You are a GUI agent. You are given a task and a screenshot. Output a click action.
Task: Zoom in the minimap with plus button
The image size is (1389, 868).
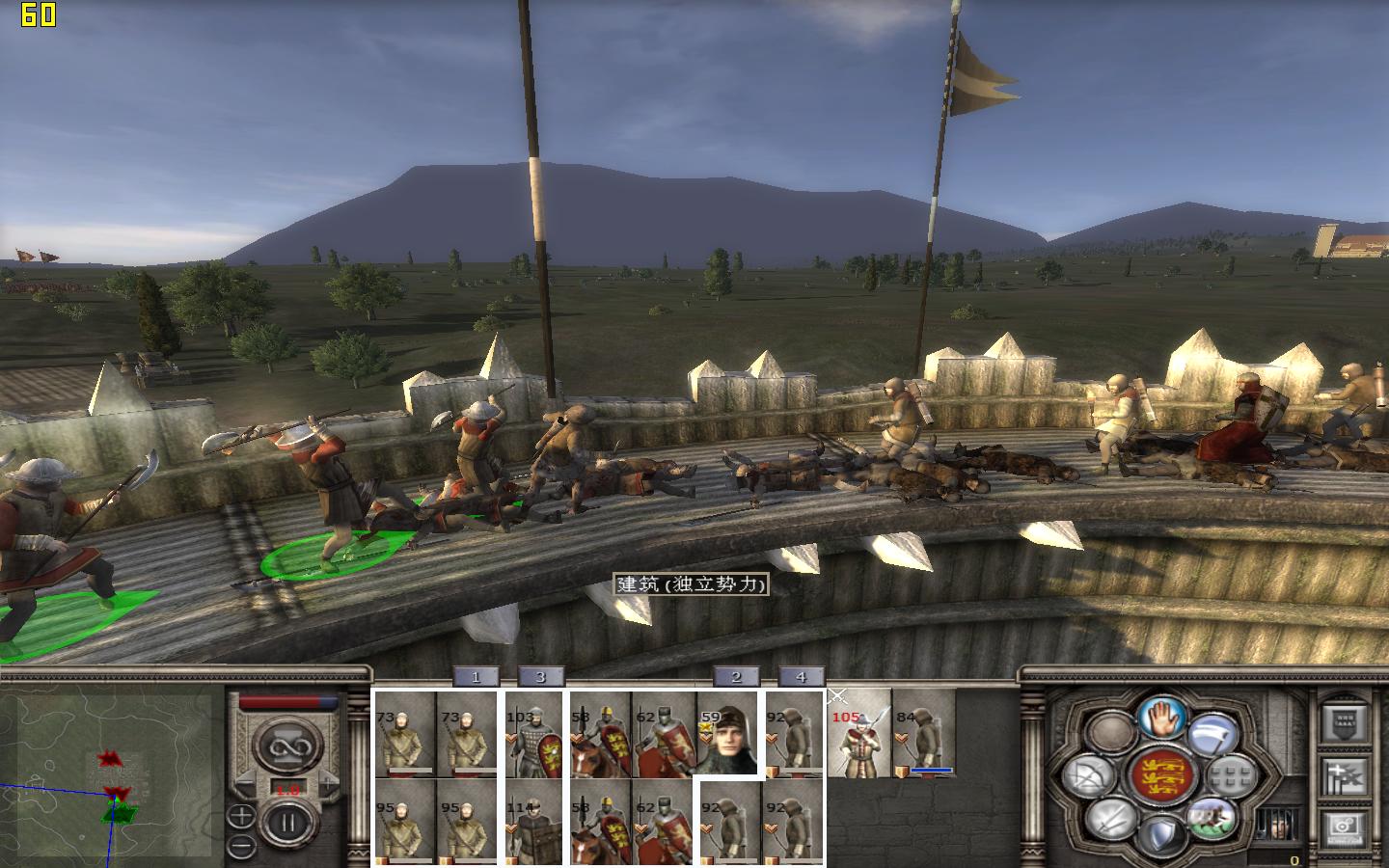[x=242, y=816]
